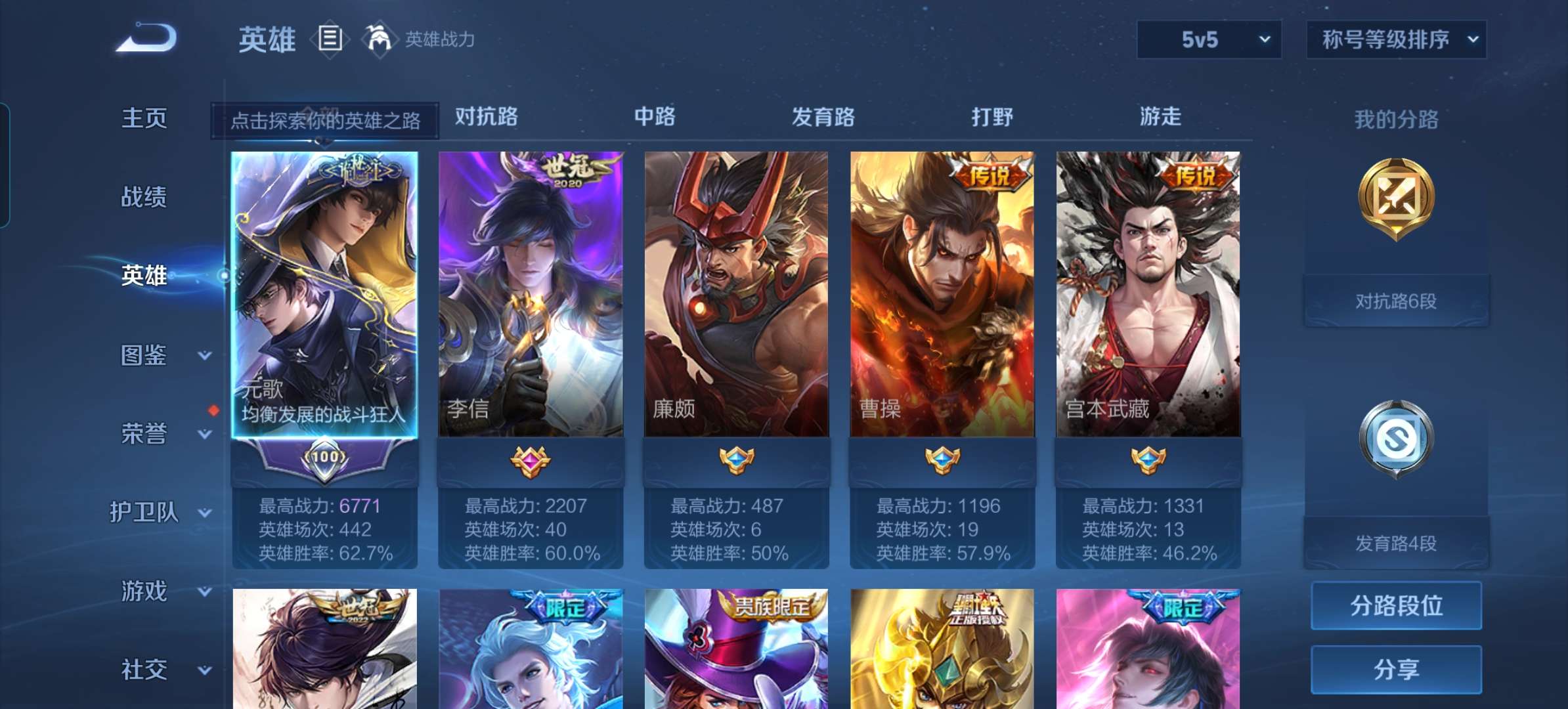Click the back arrow at top left

144,38
